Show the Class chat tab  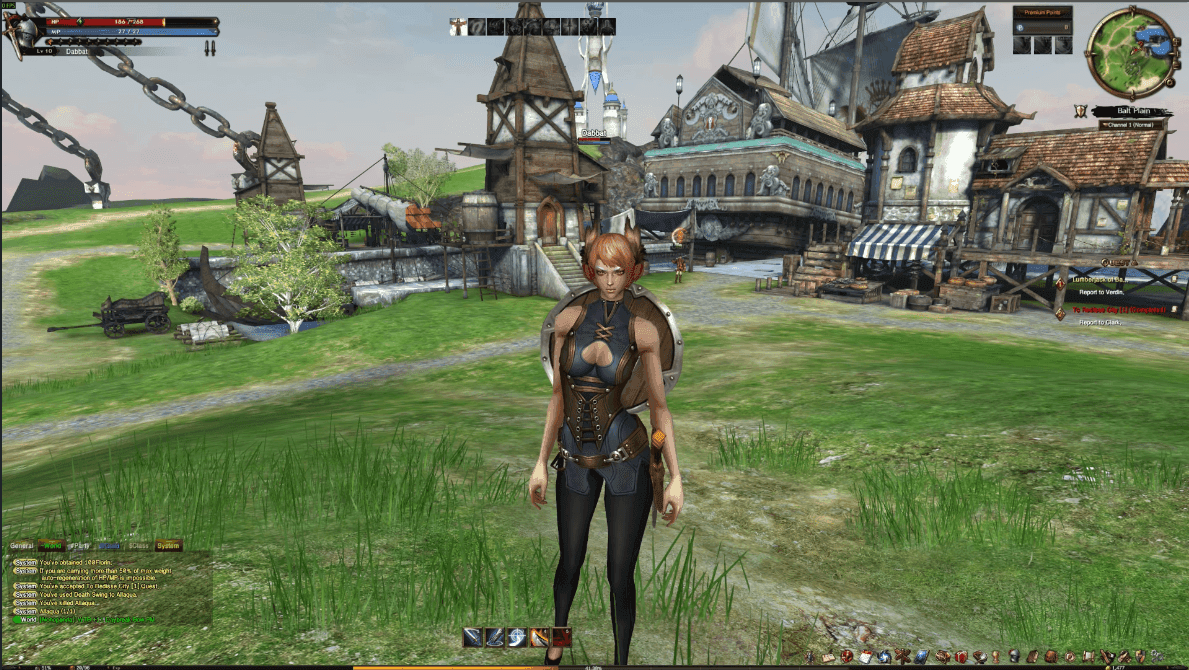(138, 546)
